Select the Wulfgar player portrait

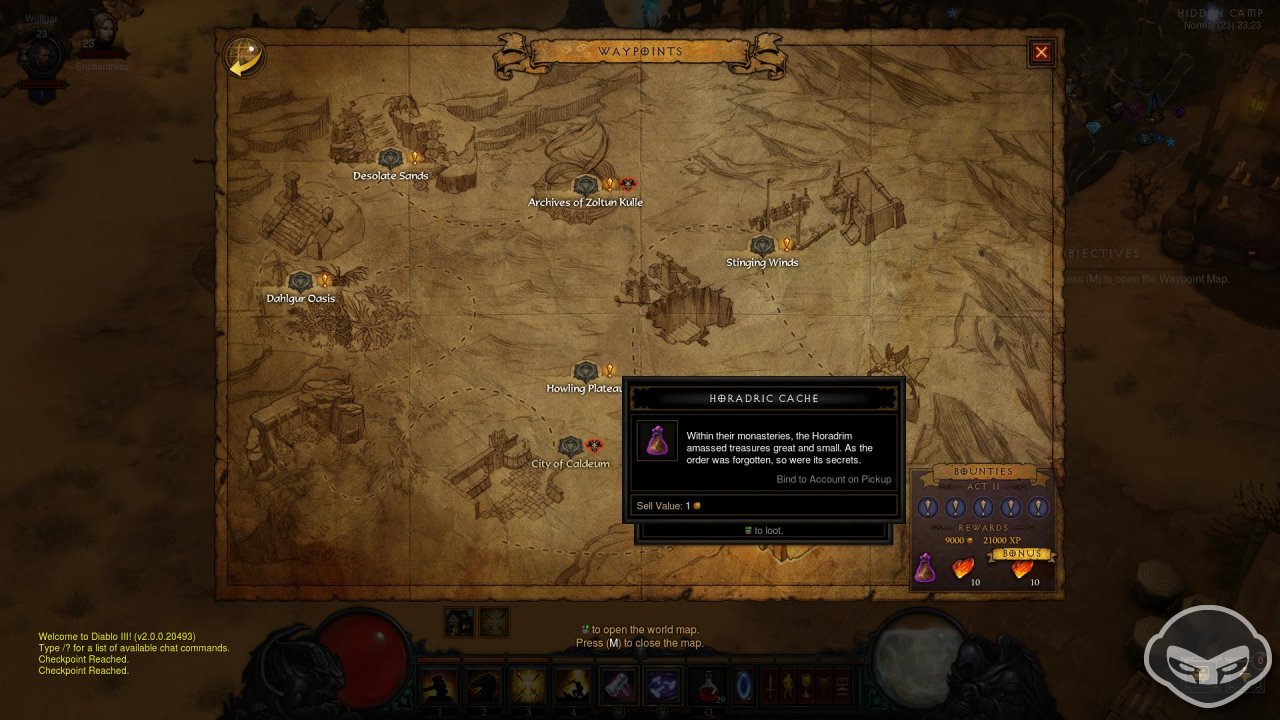point(42,58)
